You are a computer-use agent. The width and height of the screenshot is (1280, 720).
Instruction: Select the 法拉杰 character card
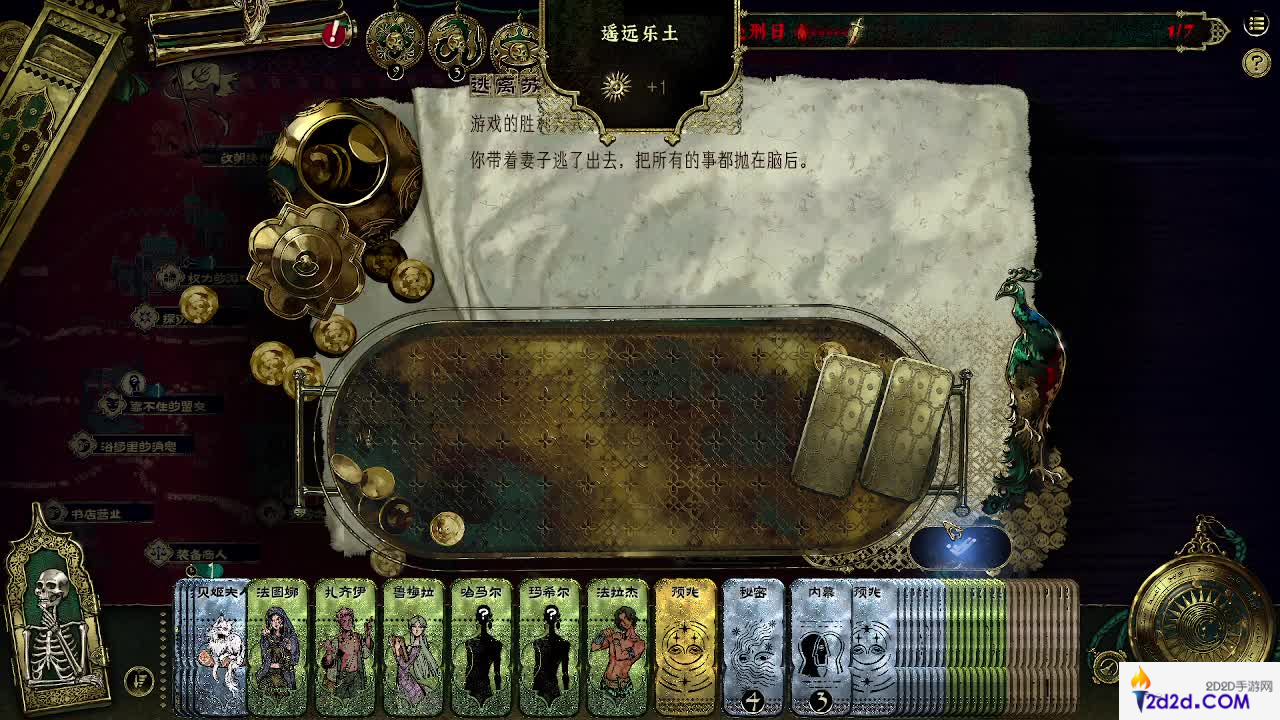pyautogui.click(x=617, y=646)
